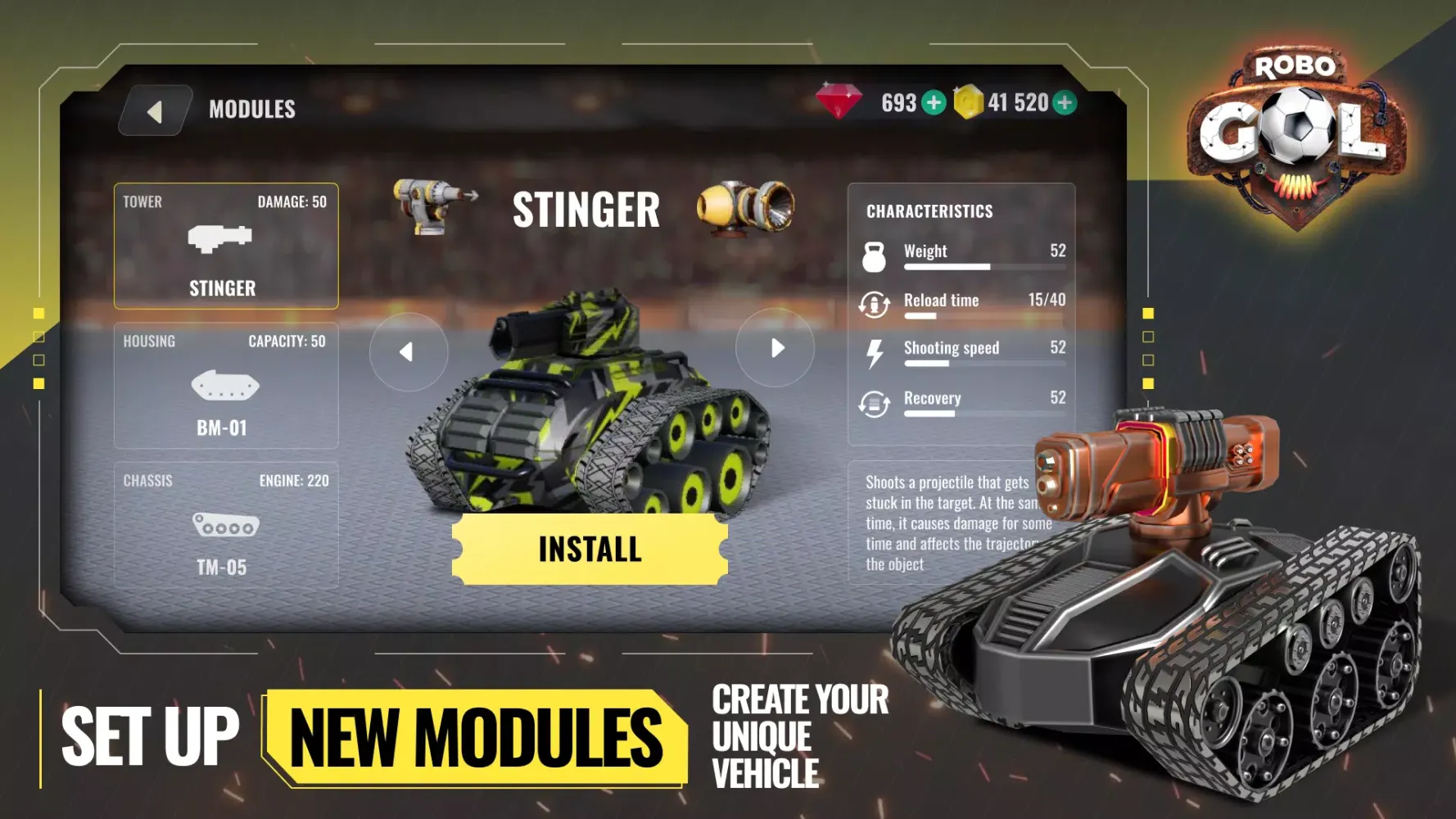Show the next module with right arrow
Screen dimensions: 1456x819
click(775, 348)
